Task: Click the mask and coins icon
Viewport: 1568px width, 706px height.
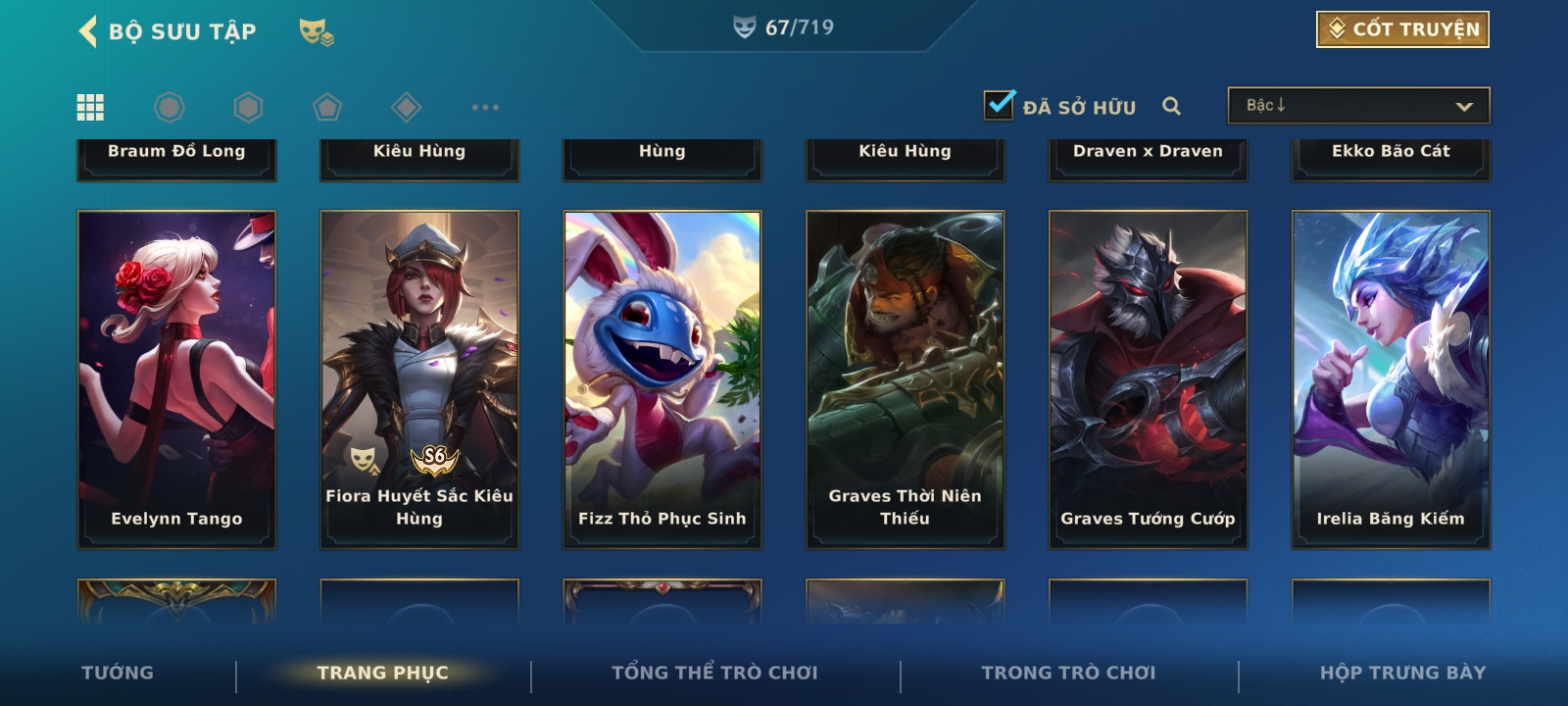Action: coord(316,32)
